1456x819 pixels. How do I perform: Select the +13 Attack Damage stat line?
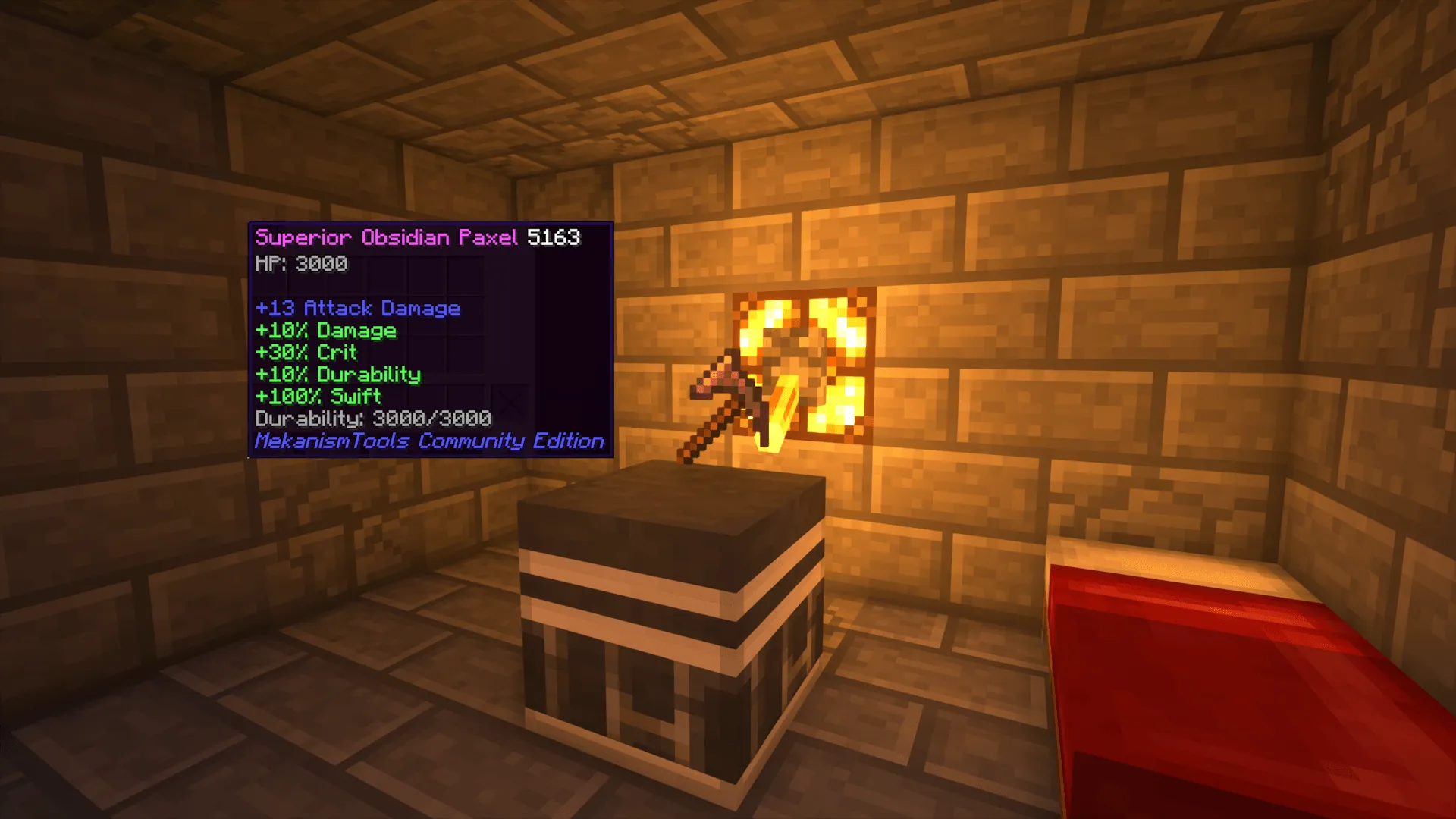click(x=357, y=309)
